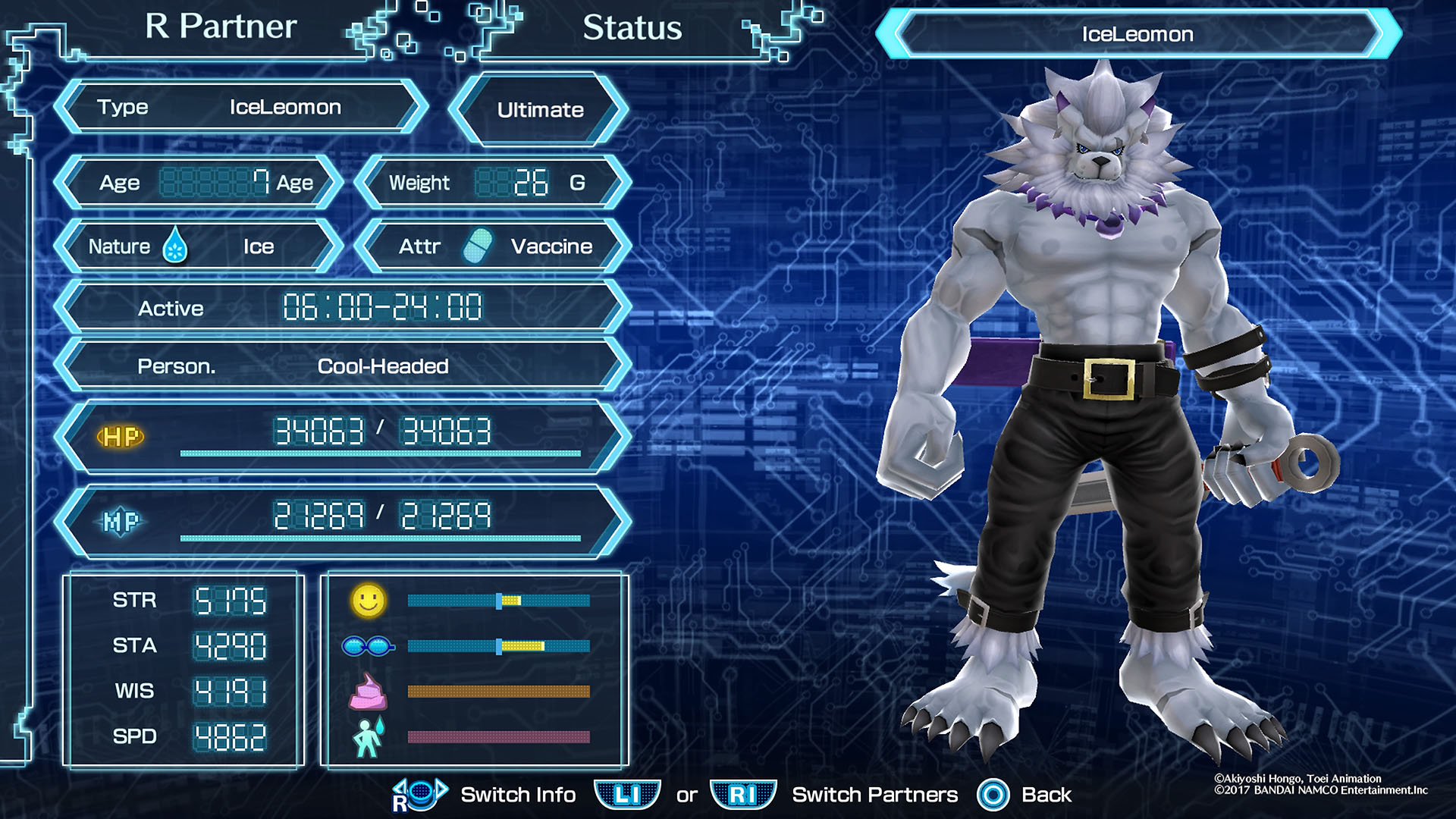The height and width of the screenshot is (819, 1456).
Task: Select the smiley face happiness icon
Action: point(369,601)
